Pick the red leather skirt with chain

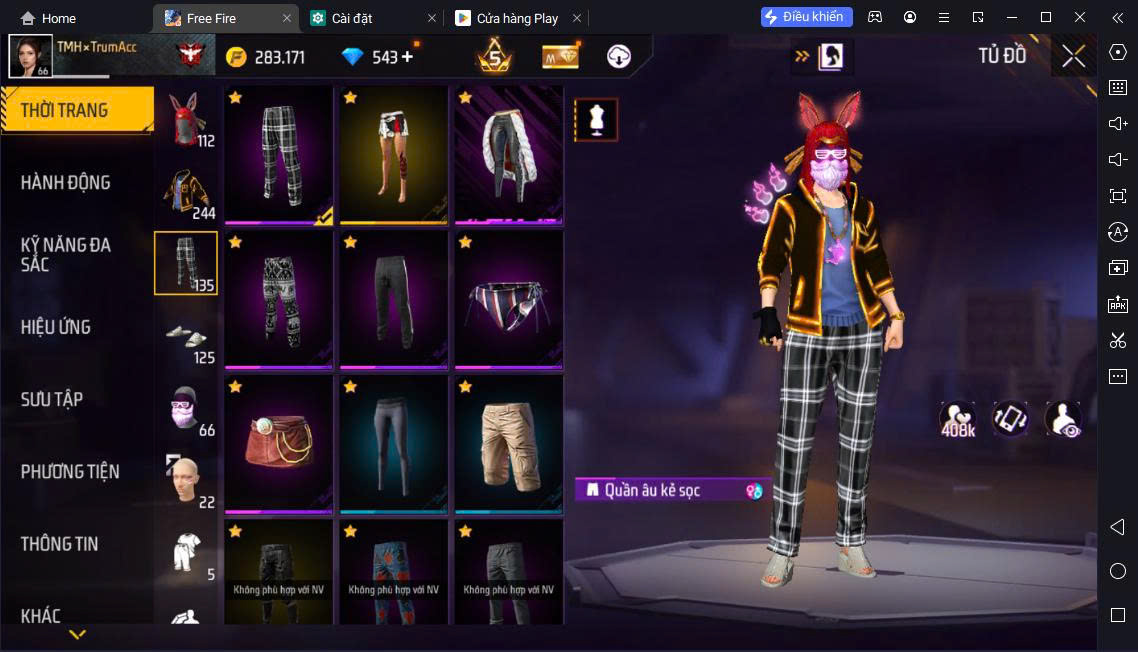click(279, 444)
